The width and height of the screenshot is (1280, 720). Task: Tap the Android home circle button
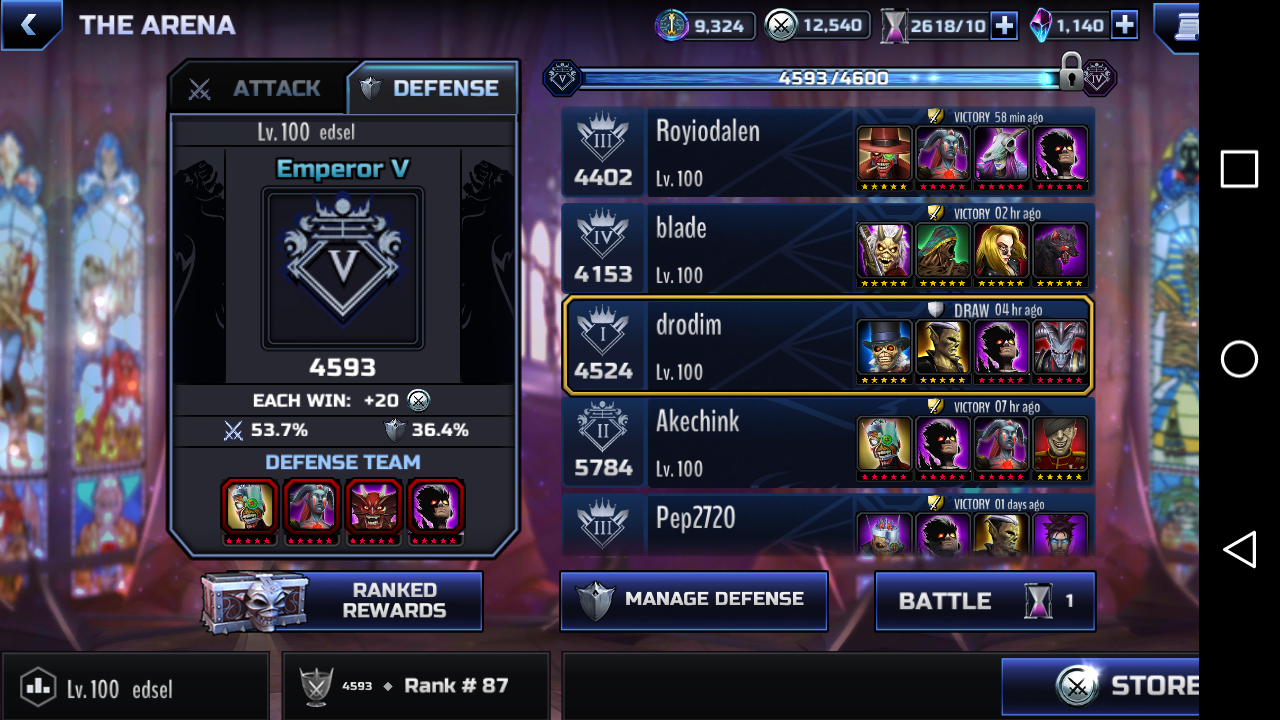(1239, 359)
